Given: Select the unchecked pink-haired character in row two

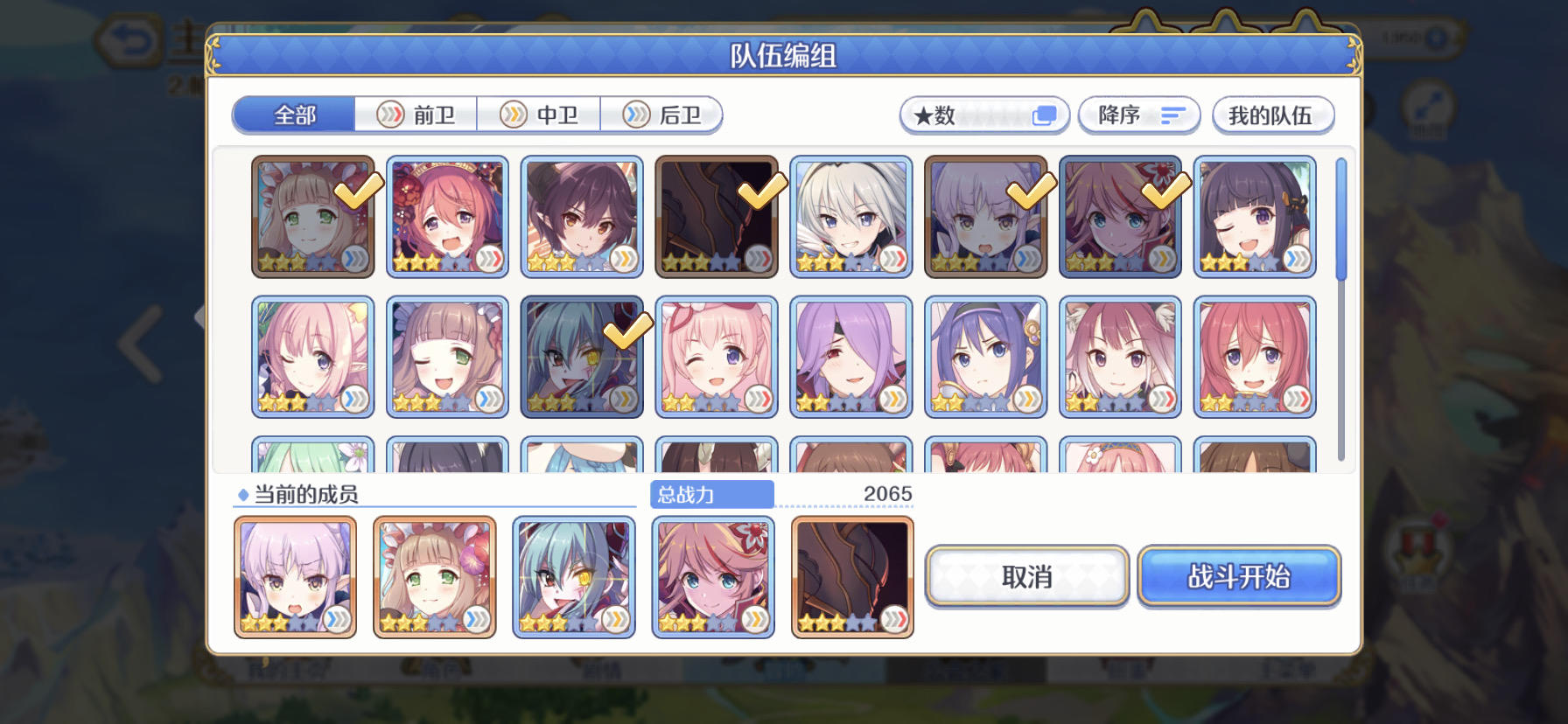Looking at the screenshot, I should (x=717, y=357).
